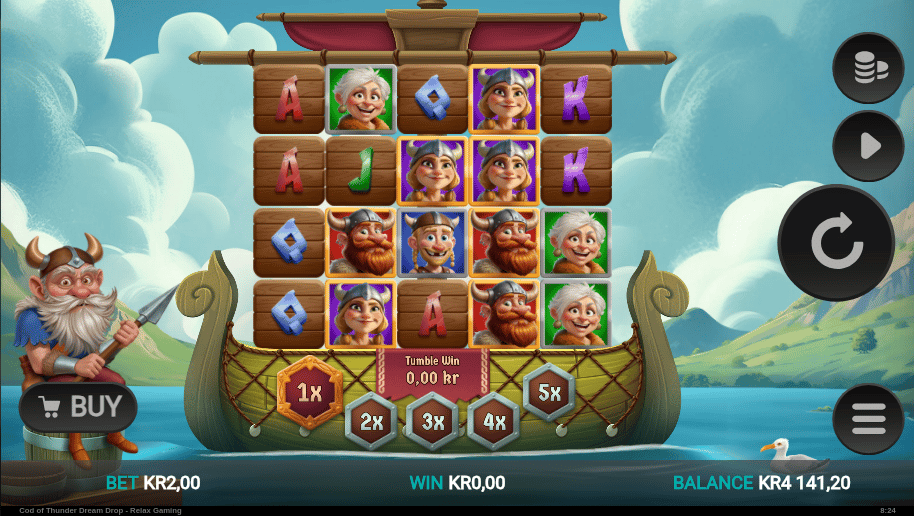Open the BUY feature shop
This screenshot has width=914, height=516.
[79, 407]
